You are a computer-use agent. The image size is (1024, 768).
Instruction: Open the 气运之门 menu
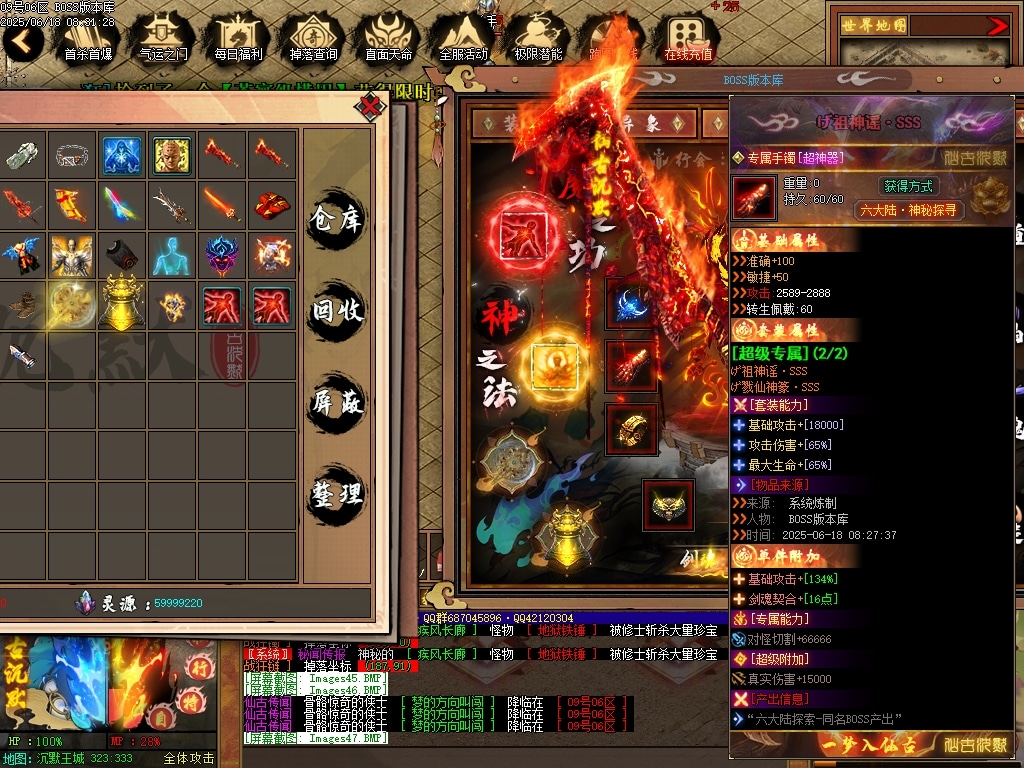pos(163,38)
